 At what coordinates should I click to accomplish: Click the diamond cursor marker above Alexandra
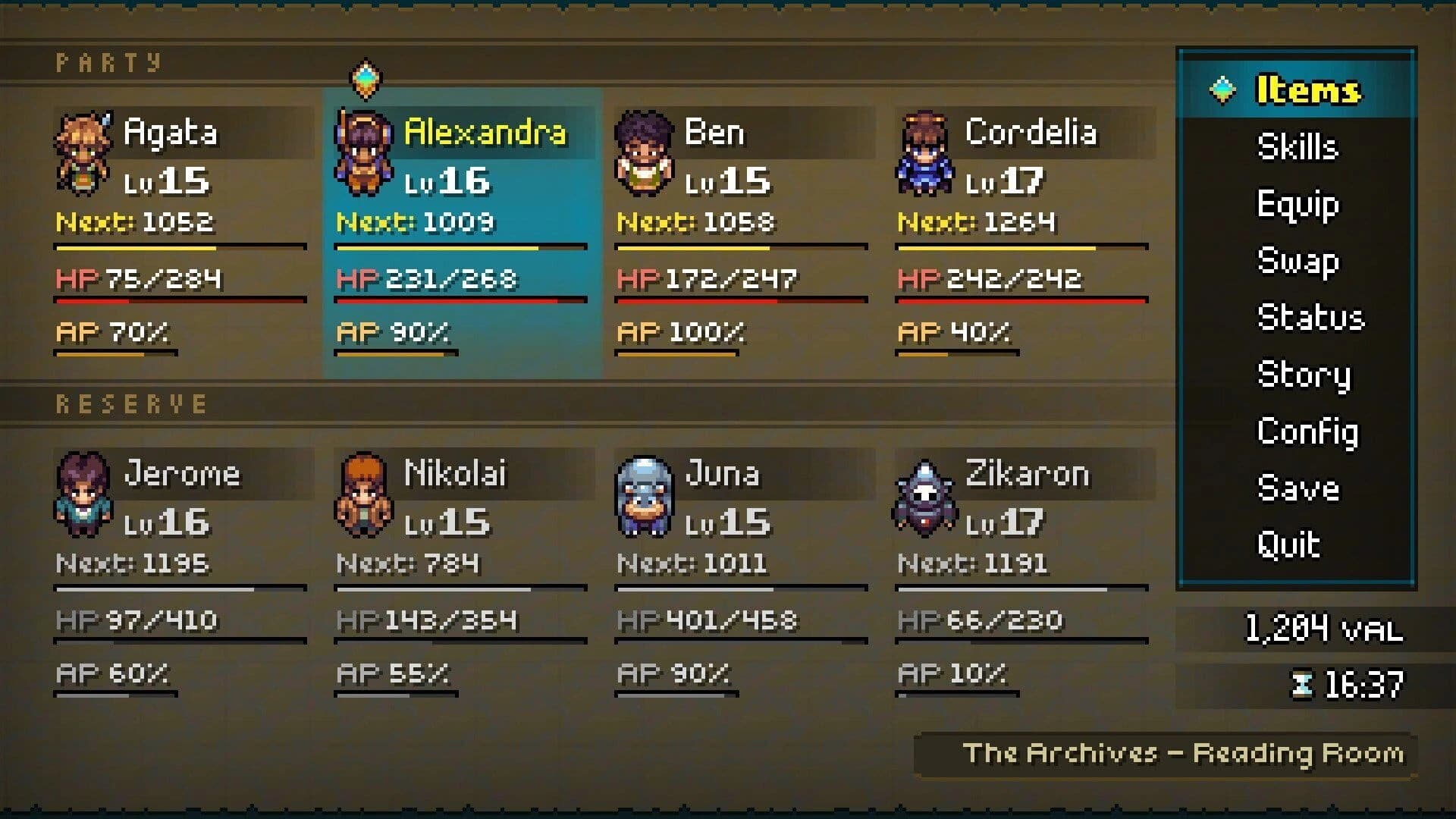366,78
